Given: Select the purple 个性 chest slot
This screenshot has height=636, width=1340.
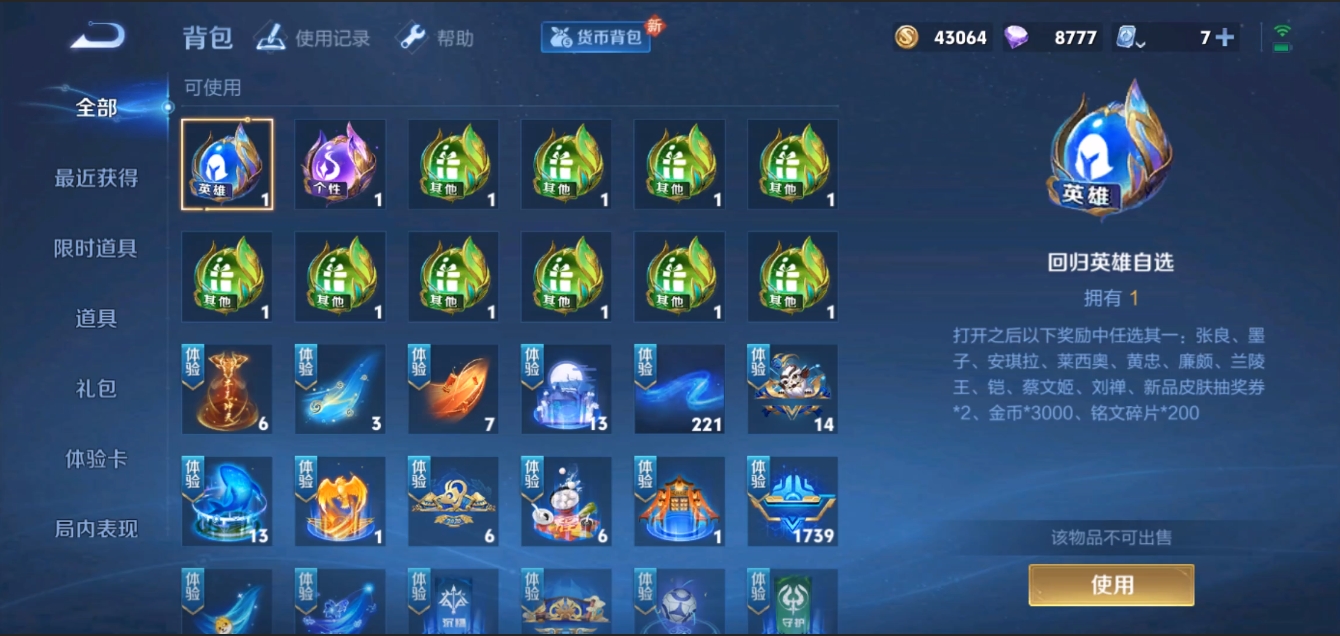Looking at the screenshot, I should (340, 165).
